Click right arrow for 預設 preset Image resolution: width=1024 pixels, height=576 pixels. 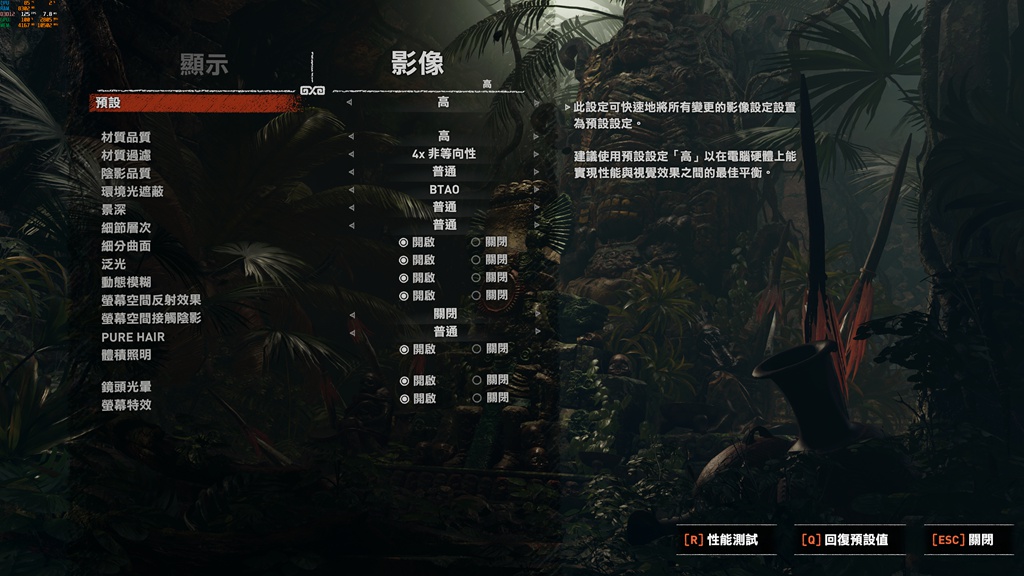click(537, 103)
